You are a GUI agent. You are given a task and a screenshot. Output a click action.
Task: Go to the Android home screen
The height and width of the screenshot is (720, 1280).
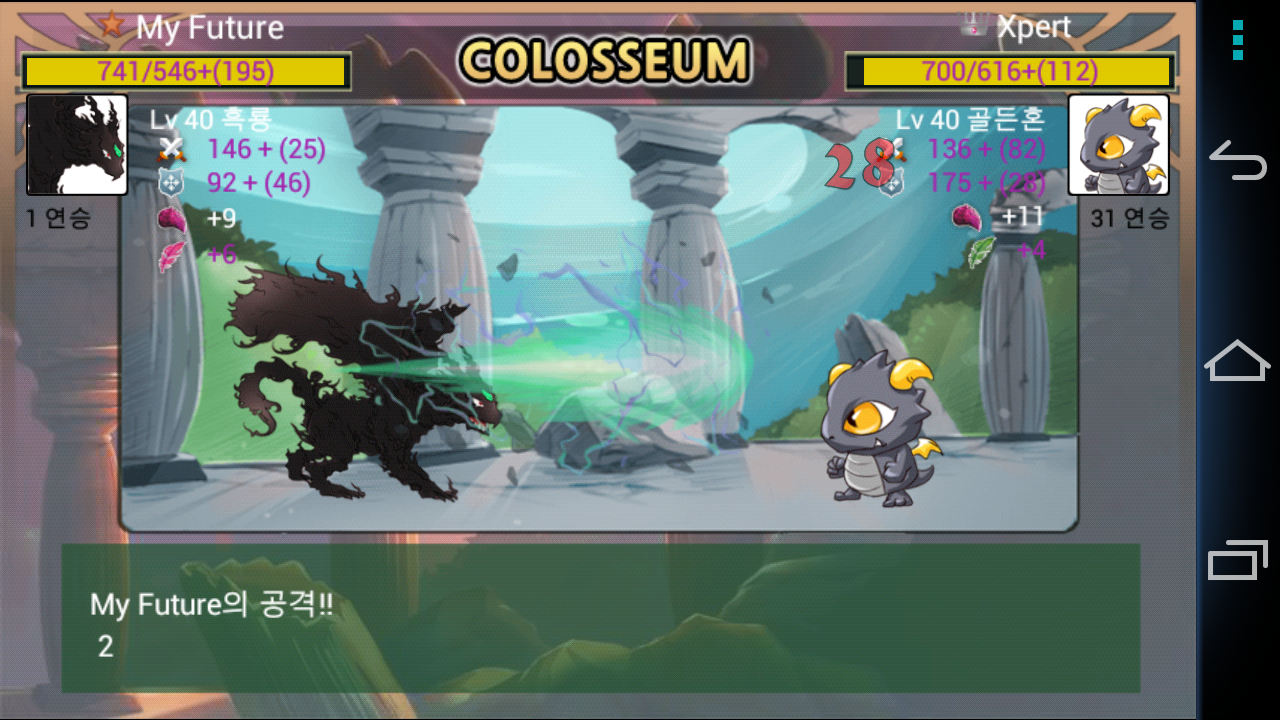[1238, 361]
